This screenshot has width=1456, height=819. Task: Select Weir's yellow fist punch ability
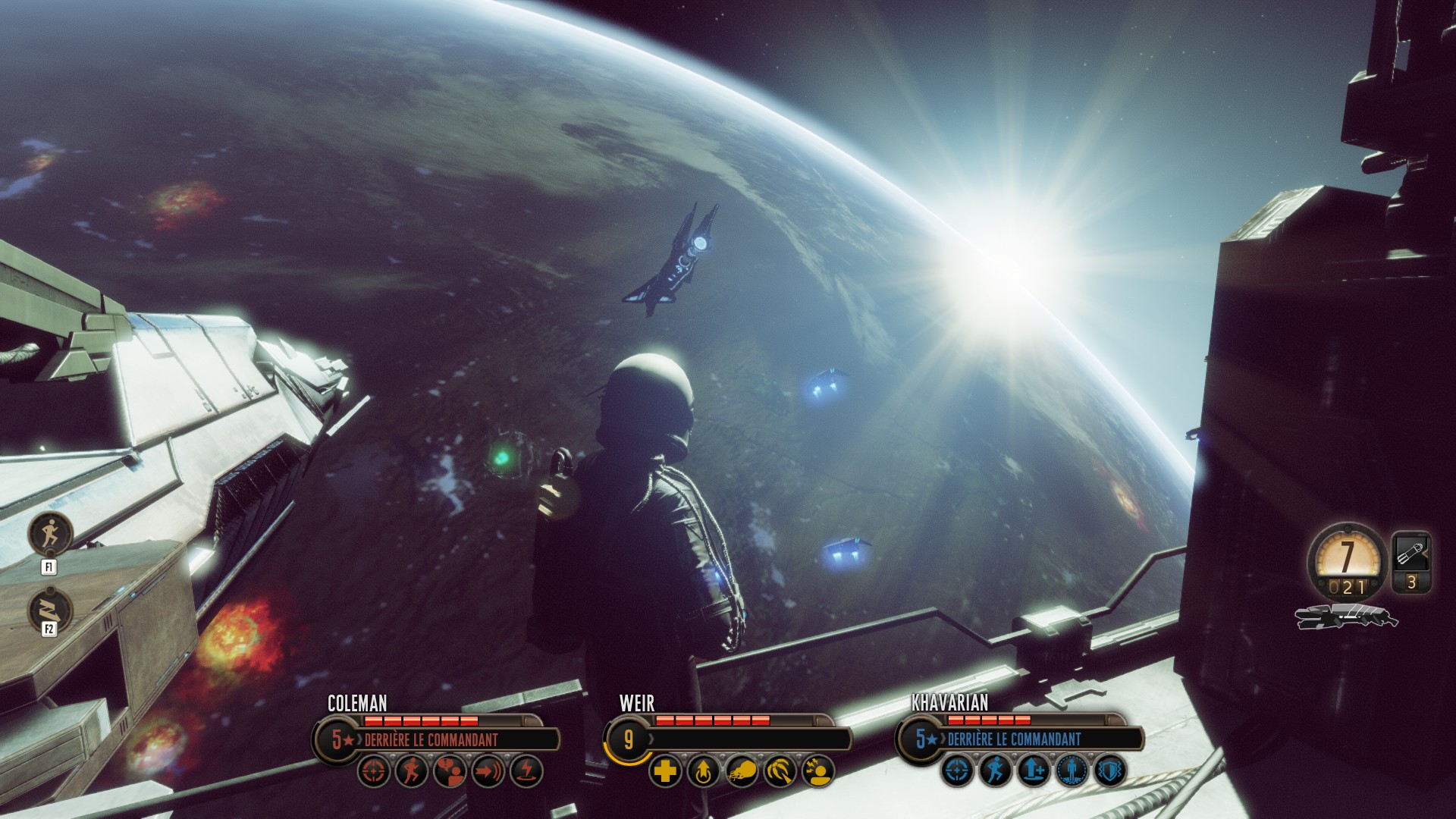coord(741,771)
